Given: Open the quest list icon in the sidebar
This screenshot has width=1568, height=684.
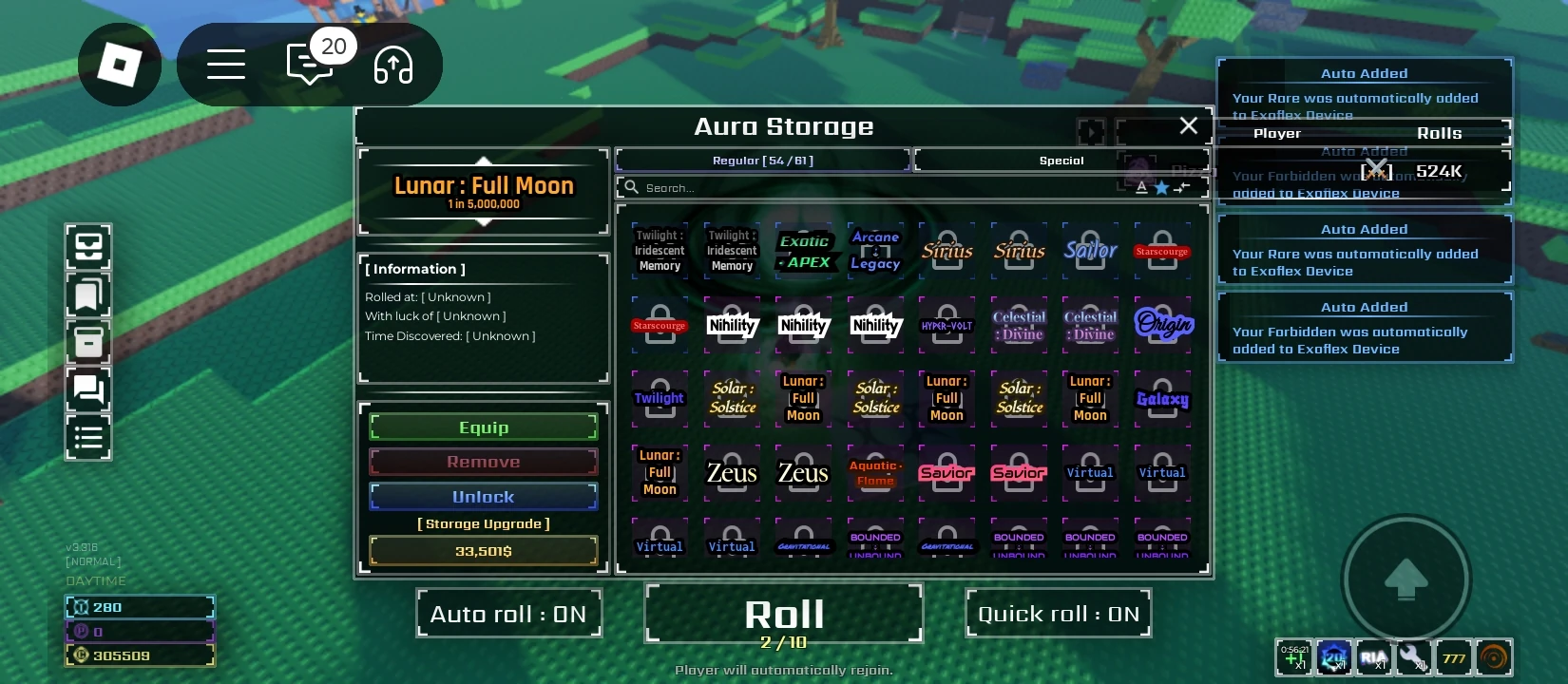Looking at the screenshot, I should click(88, 437).
